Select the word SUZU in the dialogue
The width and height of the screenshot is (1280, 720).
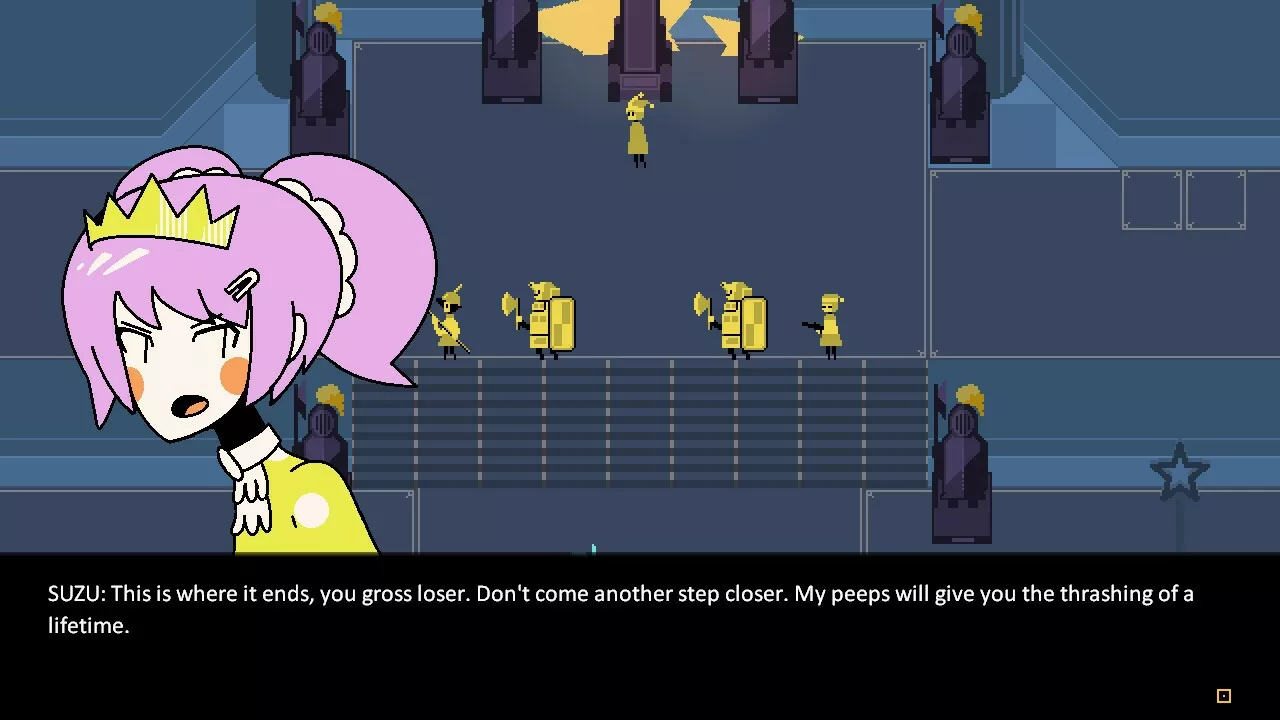74,593
